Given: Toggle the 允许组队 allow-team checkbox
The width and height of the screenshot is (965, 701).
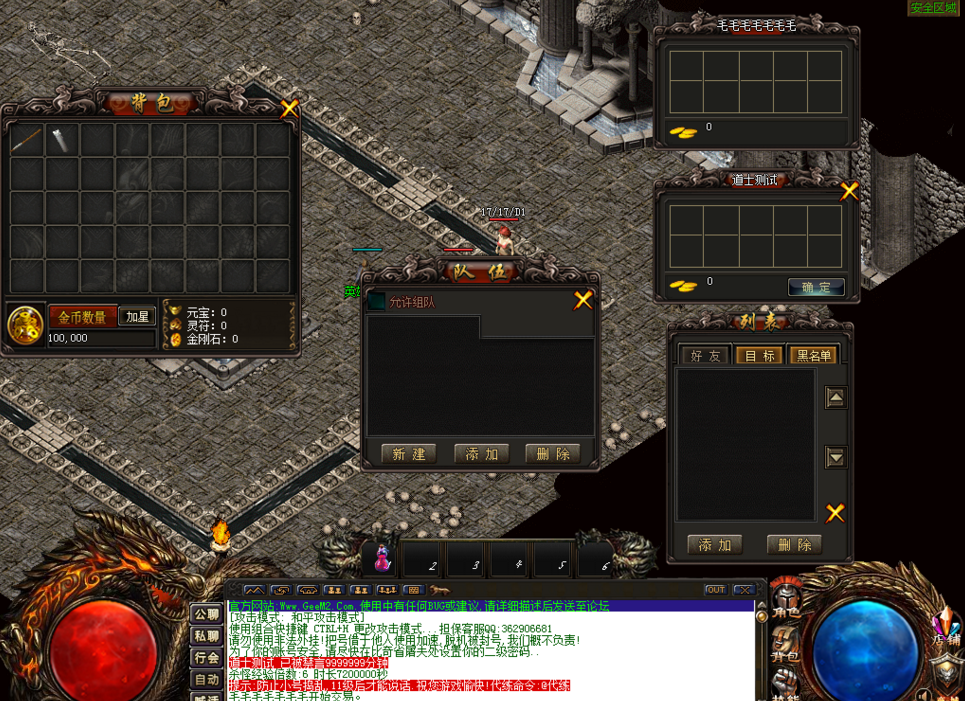Looking at the screenshot, I should pos(377,301).
